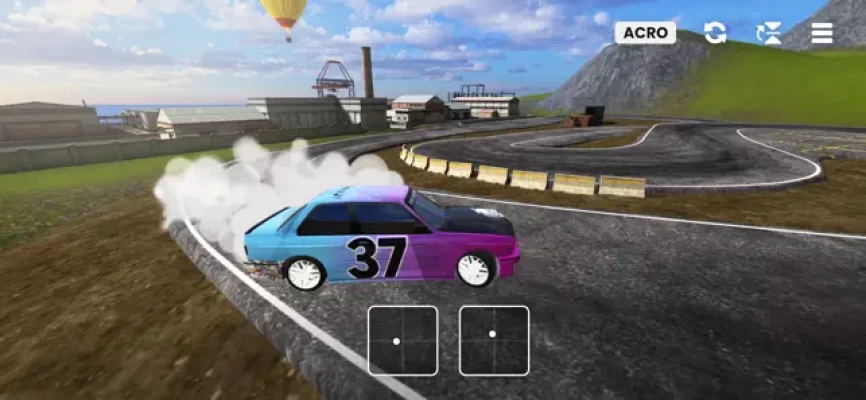Viewport: 866px width, 400px height.
Task: Tap the right virtual joystick pad
Action: tap(494, 340)
